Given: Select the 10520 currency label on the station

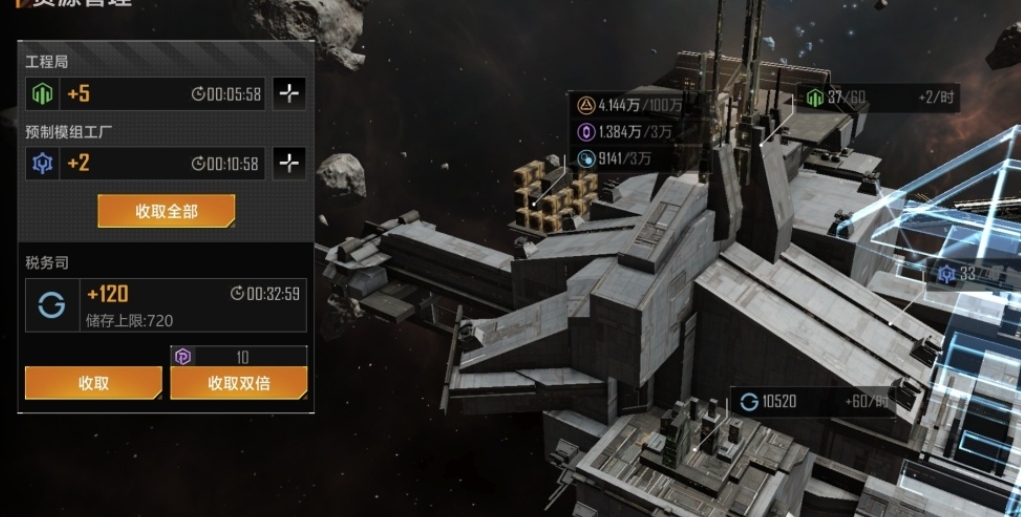Looking at the screenshot, I should [778, 402].
